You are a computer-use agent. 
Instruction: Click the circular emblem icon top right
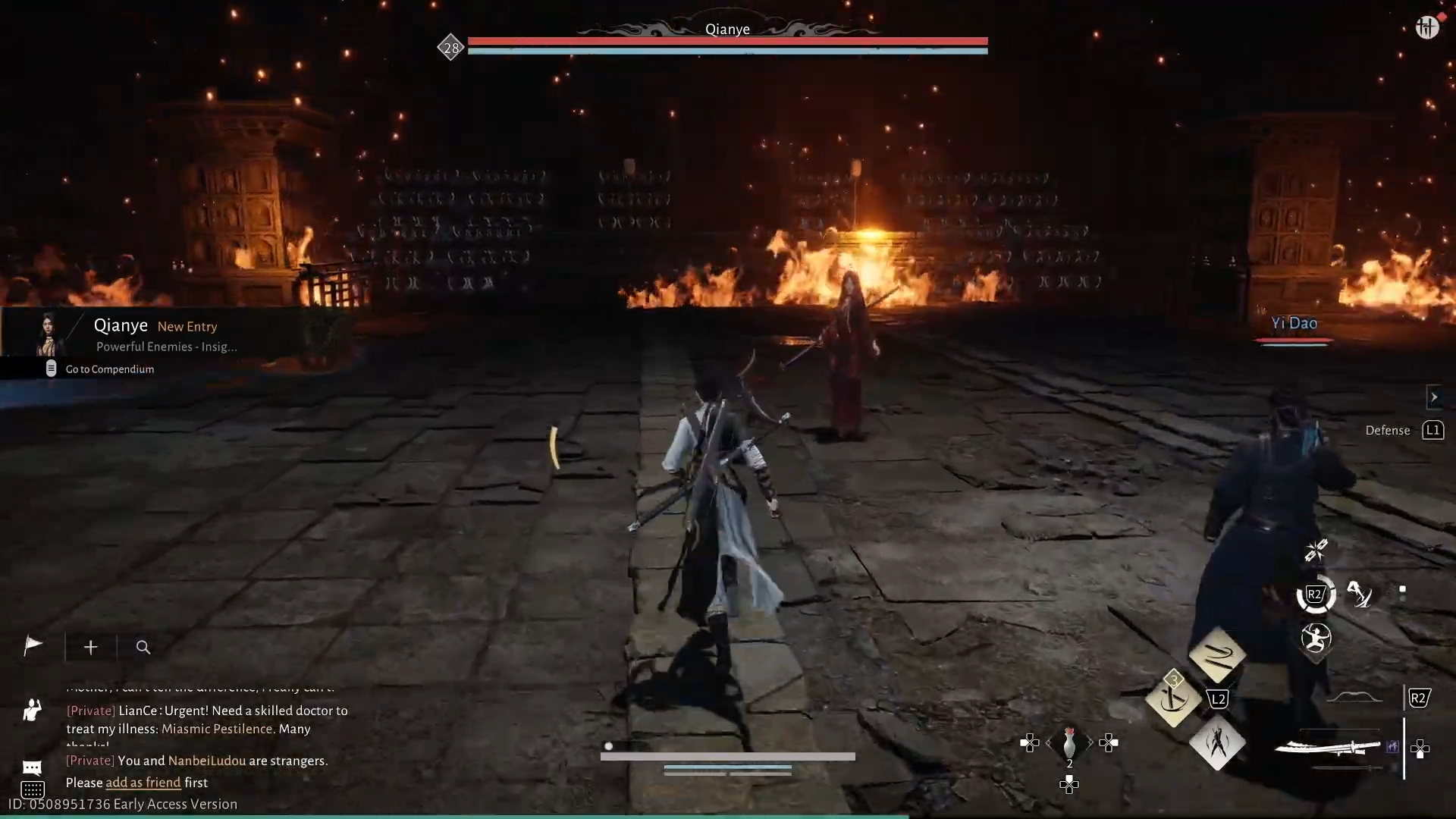[1429, 27]
